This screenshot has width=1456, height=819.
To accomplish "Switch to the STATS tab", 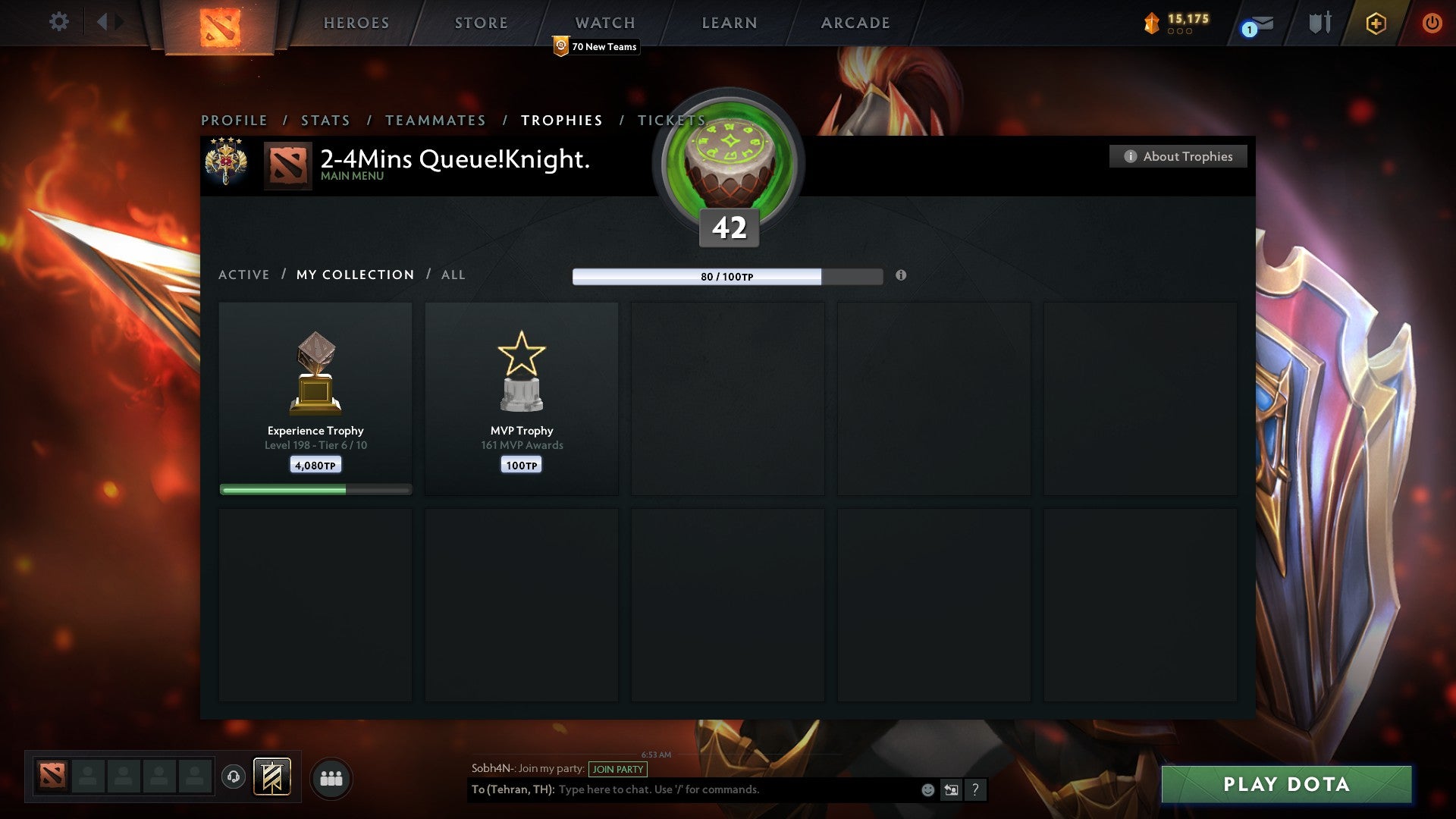I will point(325,120).
